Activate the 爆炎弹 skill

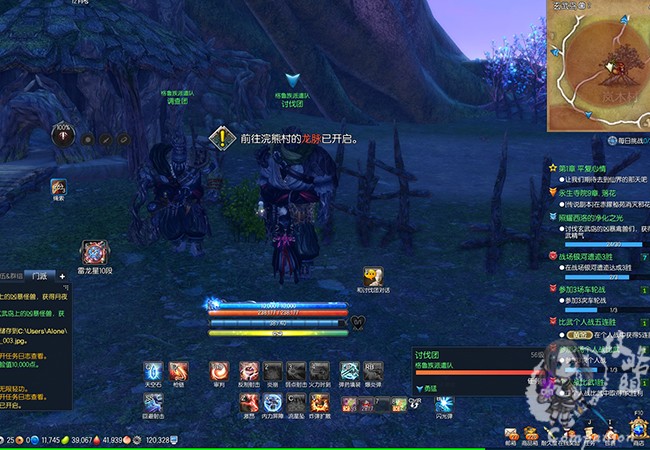(372, 371)
